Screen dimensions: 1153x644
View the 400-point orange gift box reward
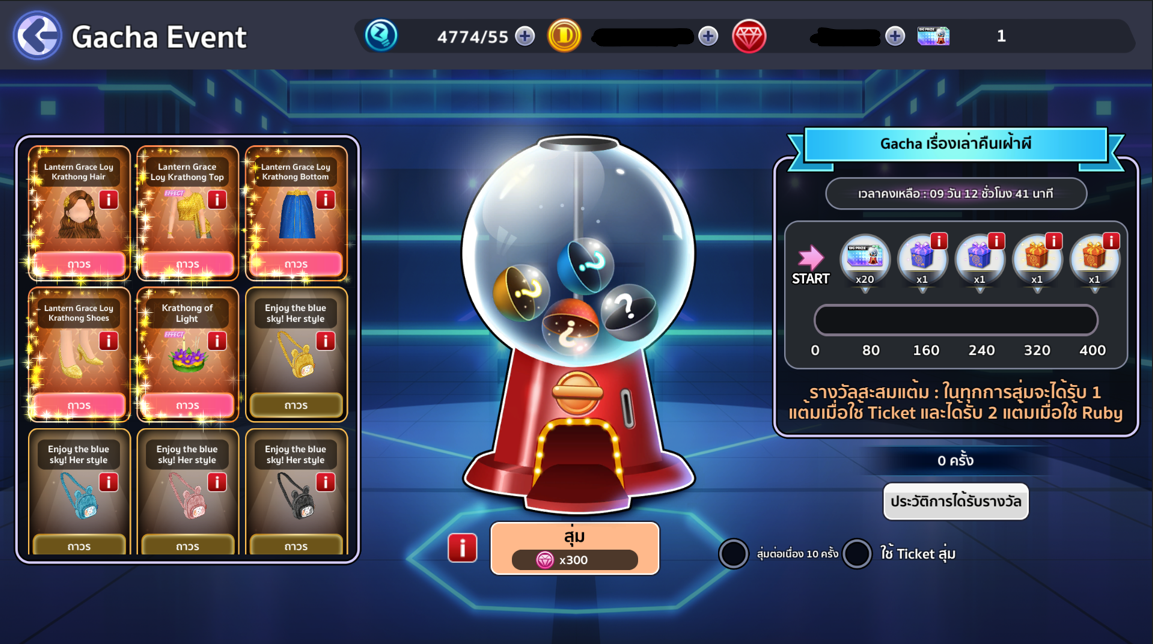tap(1094, 259)
